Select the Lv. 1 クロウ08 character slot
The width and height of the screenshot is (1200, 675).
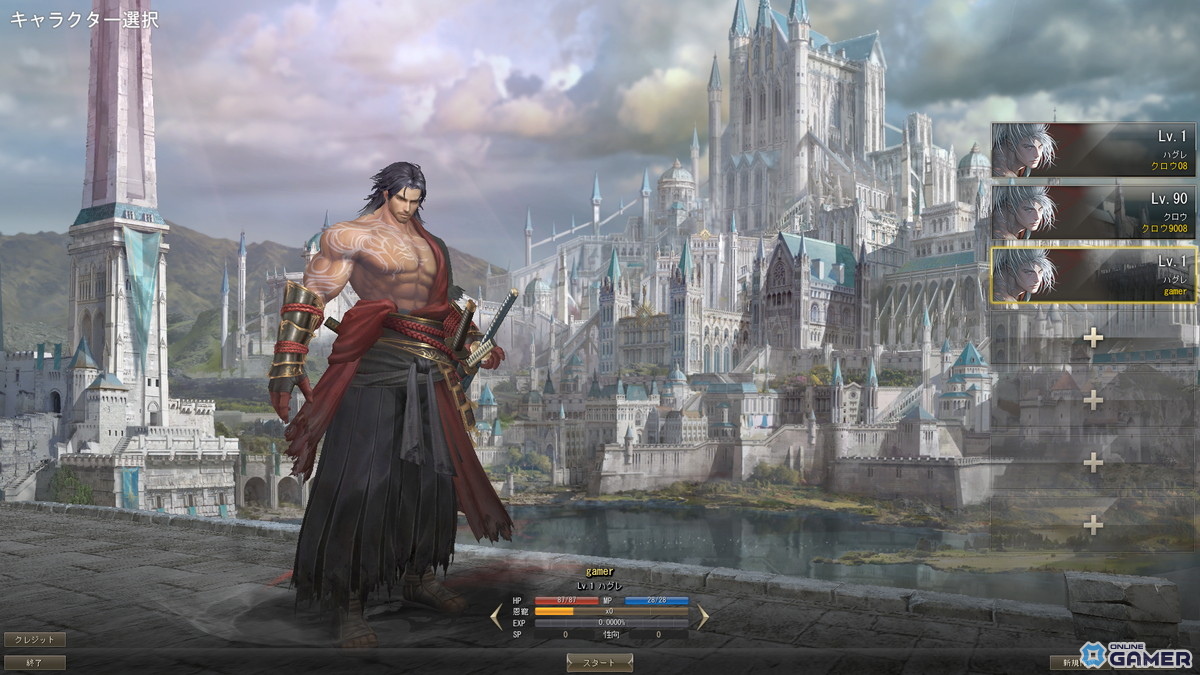(1093, 150)
